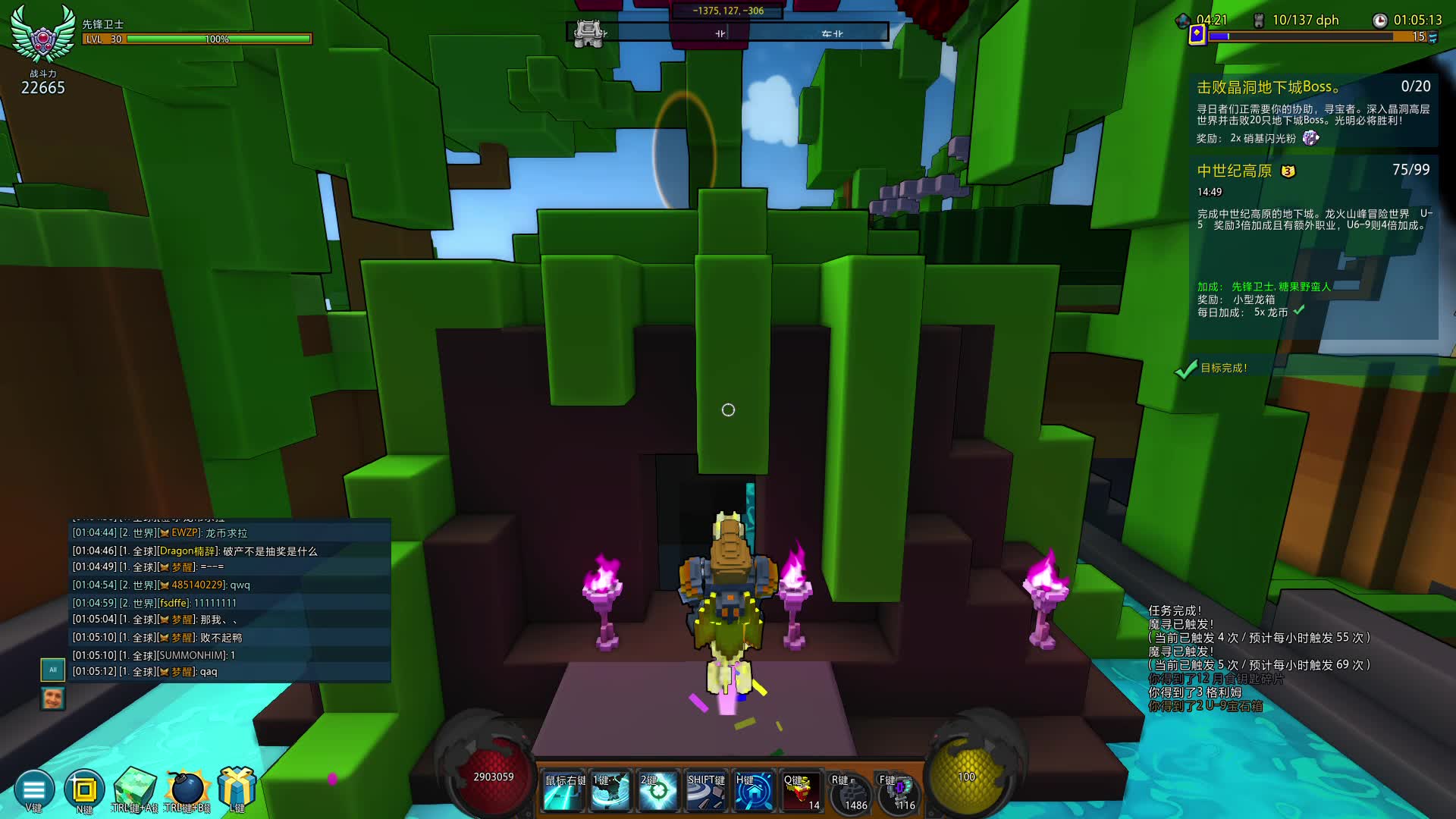Click the winged class emblem
The height and width of the screenshot is (819, 1456).
pos(43,35)
